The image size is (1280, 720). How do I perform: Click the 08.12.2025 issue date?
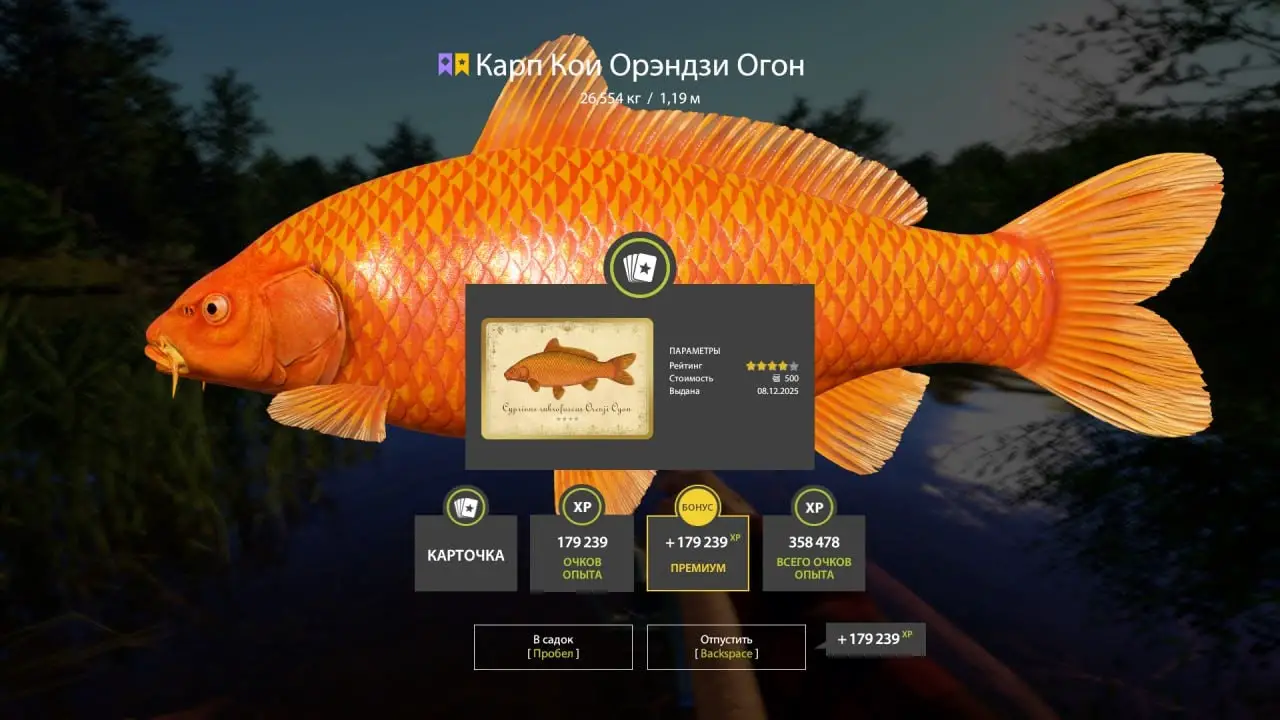[x=778, y=390]
